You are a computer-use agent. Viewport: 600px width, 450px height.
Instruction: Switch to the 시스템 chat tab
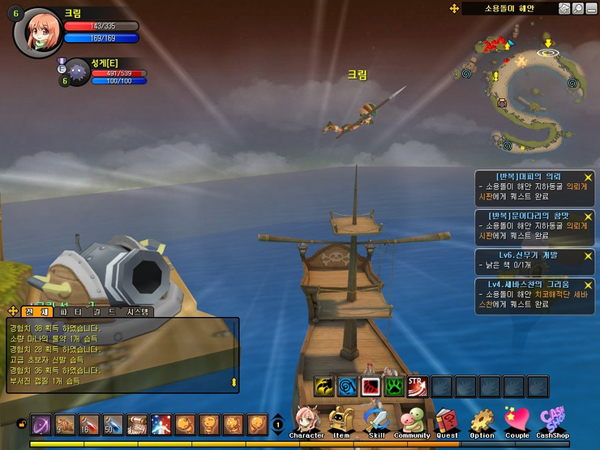tap(138, 311)
